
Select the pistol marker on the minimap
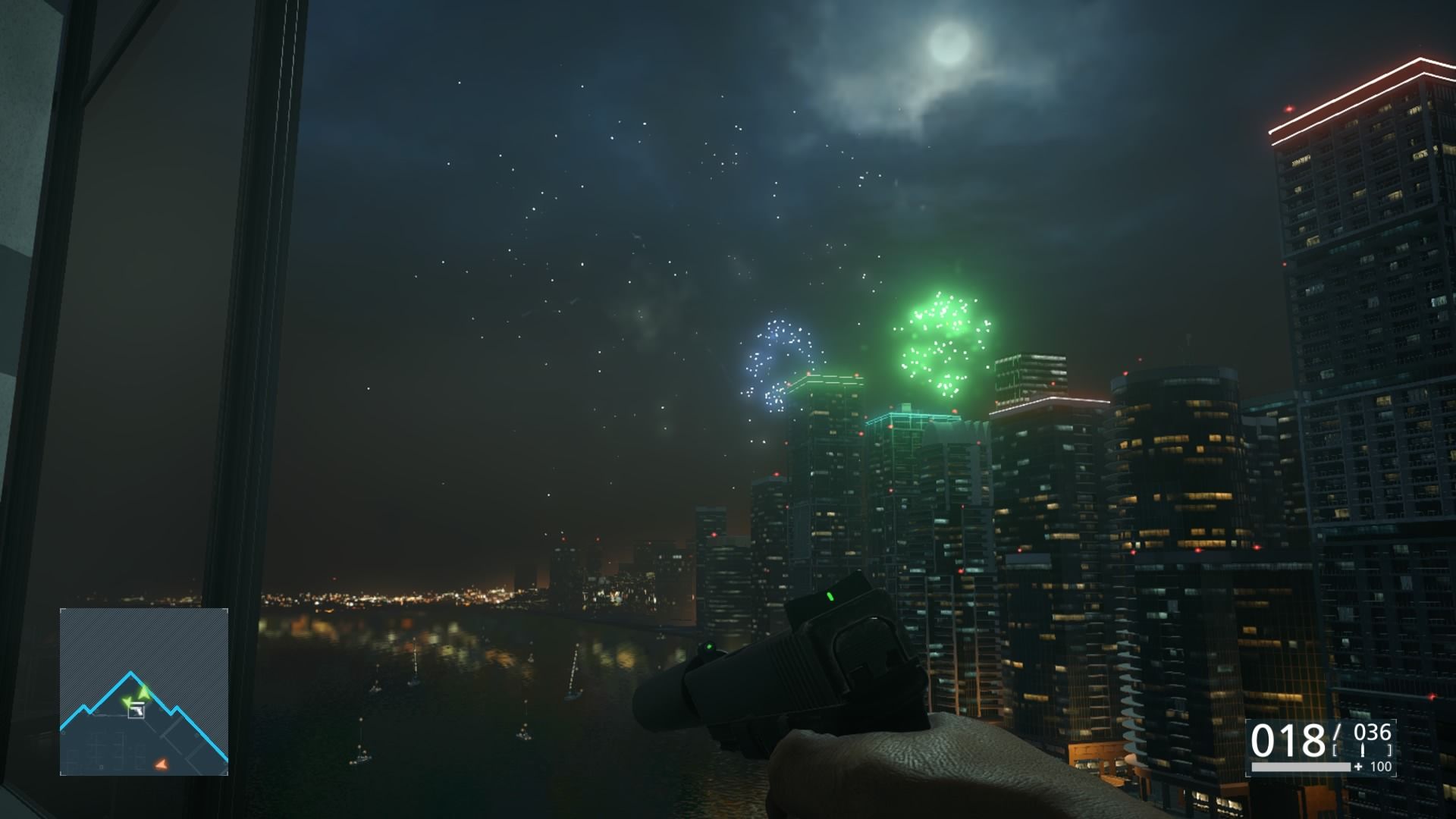click(x=136, y=711)
